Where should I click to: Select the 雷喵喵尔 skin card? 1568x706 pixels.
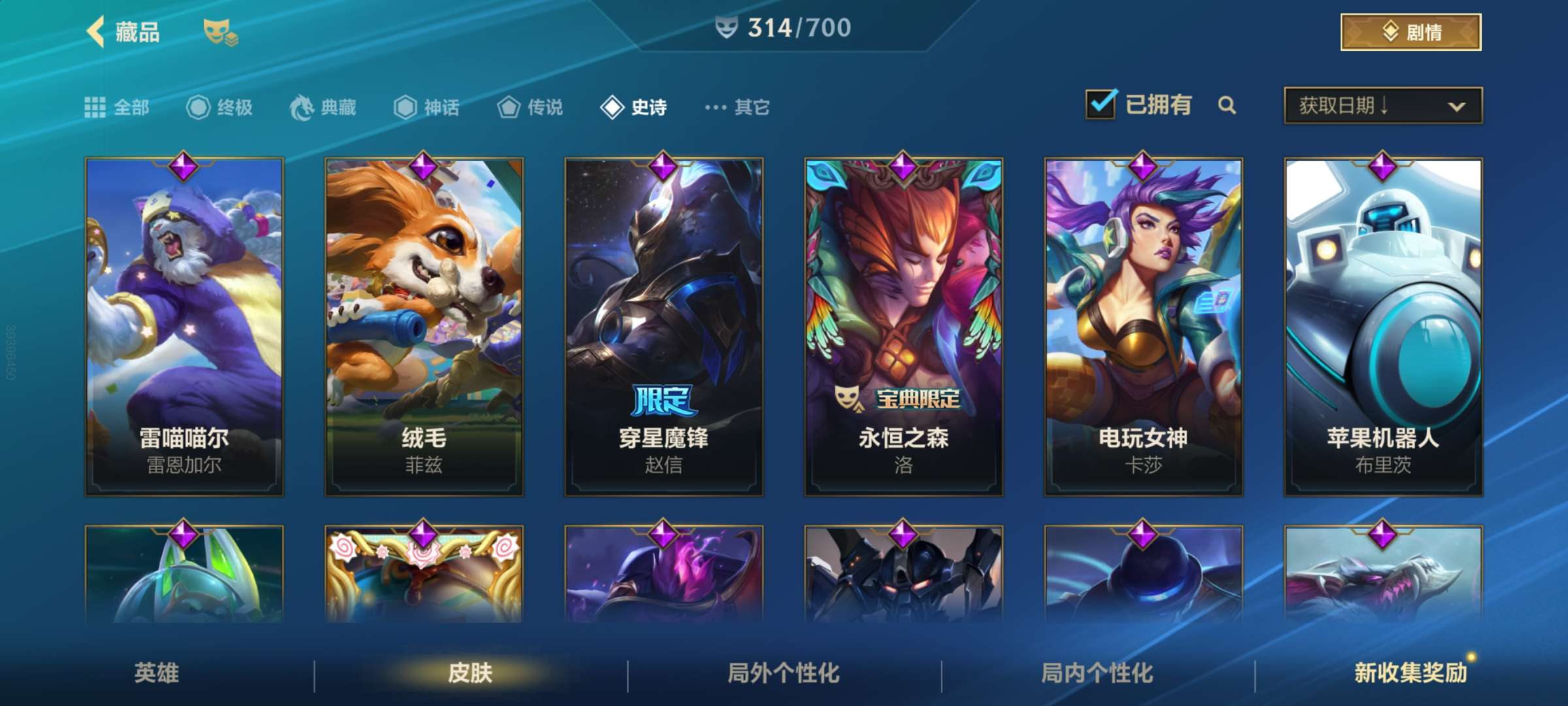point(184,327)
